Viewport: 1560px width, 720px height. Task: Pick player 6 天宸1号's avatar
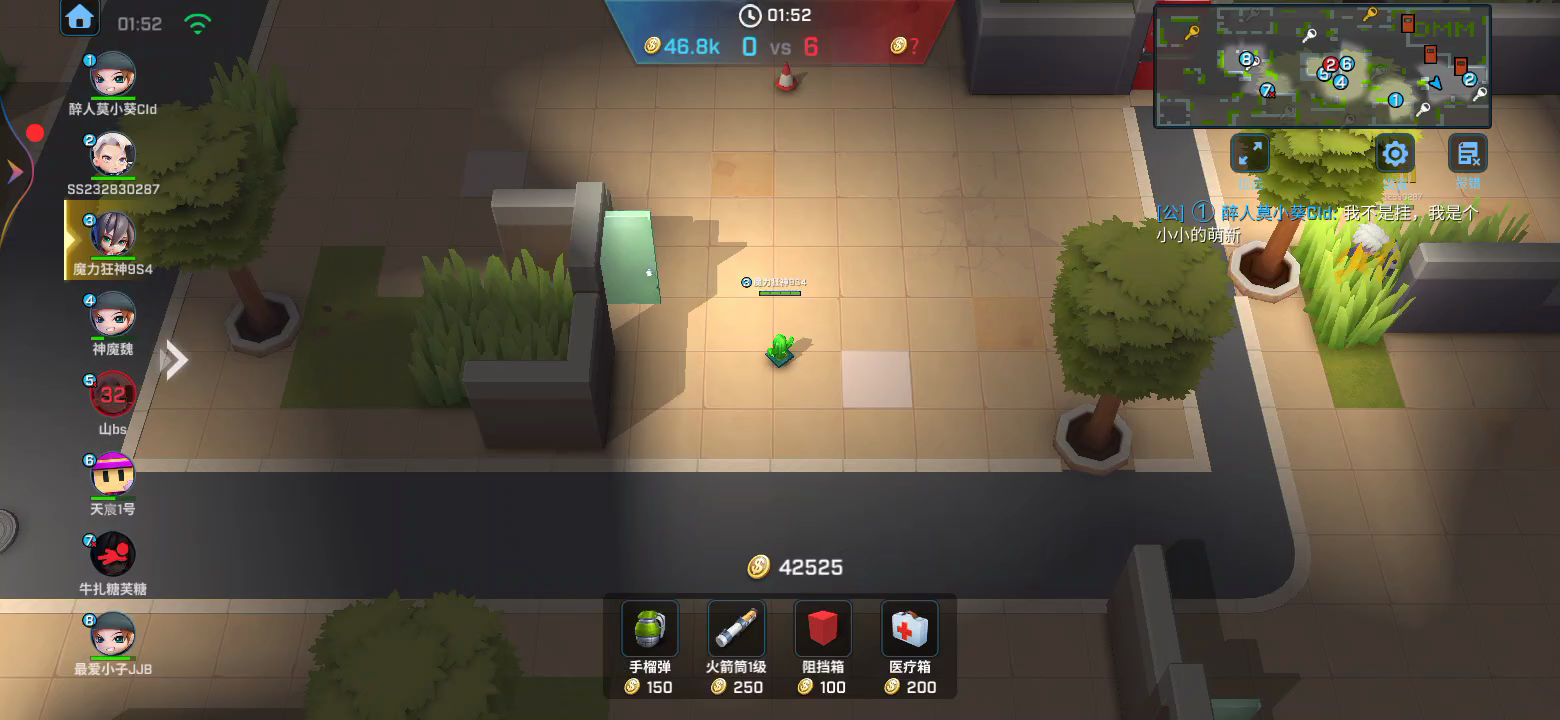click(113, 474)
